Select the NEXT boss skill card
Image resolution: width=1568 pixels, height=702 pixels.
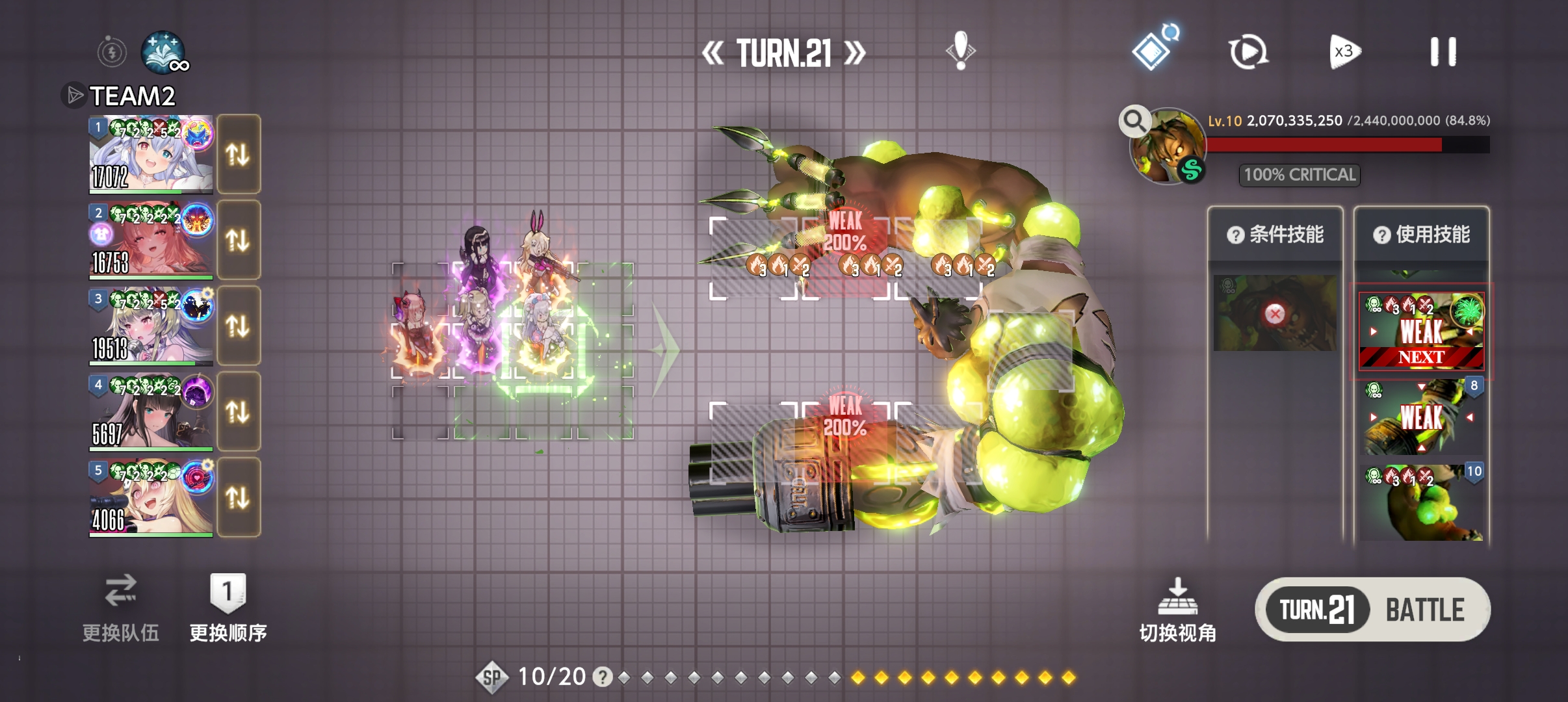pyautogui.click(x=1422, y=331)
